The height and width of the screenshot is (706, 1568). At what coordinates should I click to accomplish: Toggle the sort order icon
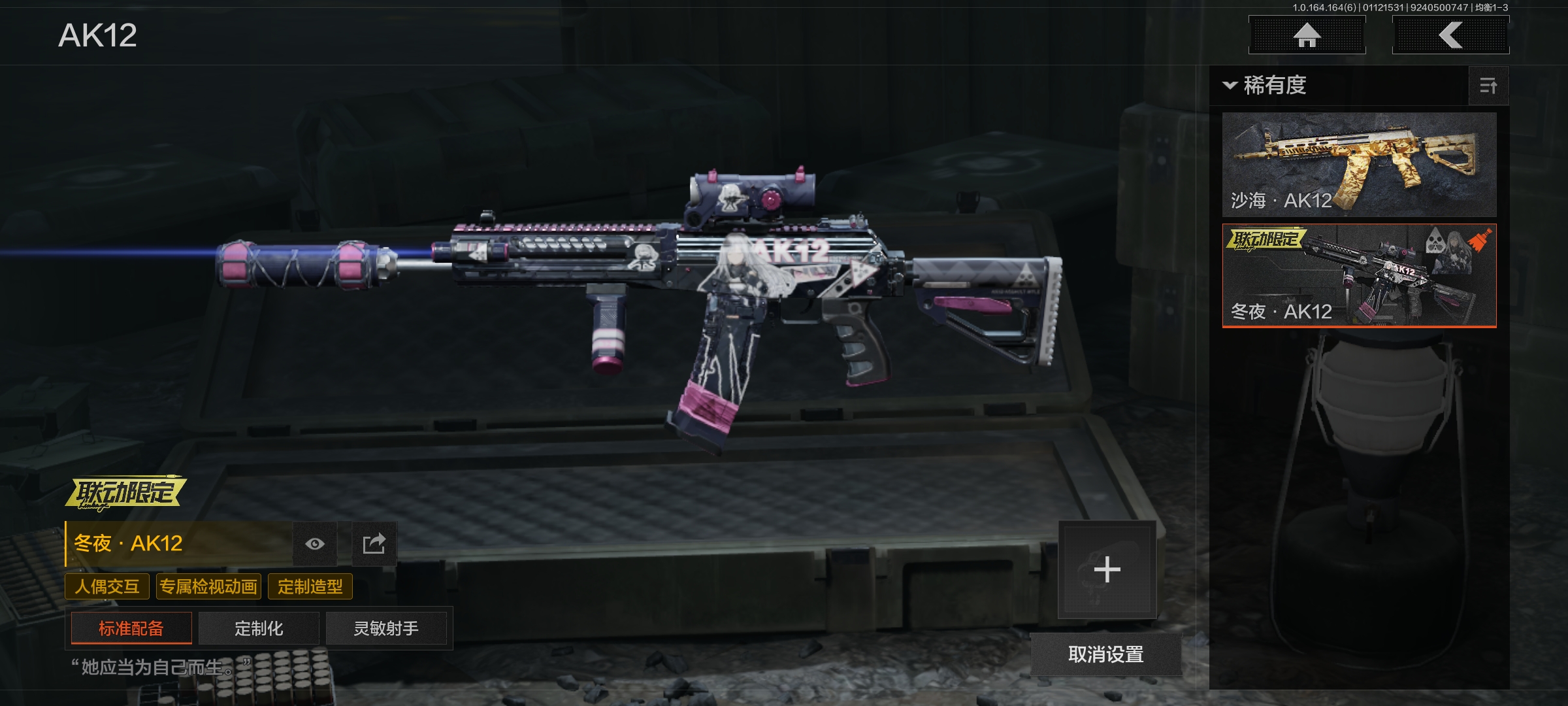pos(1488,86)
